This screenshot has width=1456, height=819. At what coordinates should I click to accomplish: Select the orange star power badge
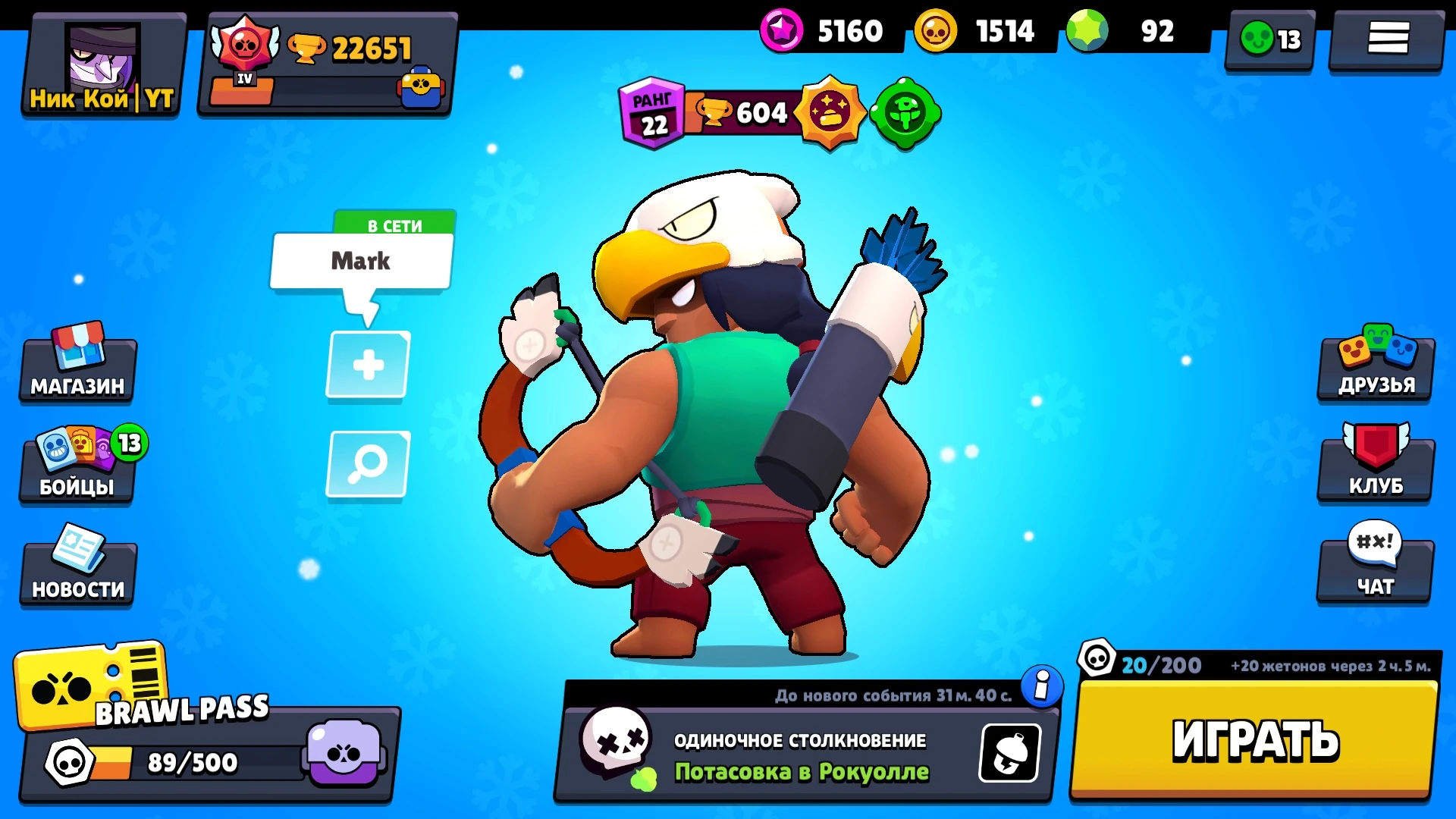830,113
